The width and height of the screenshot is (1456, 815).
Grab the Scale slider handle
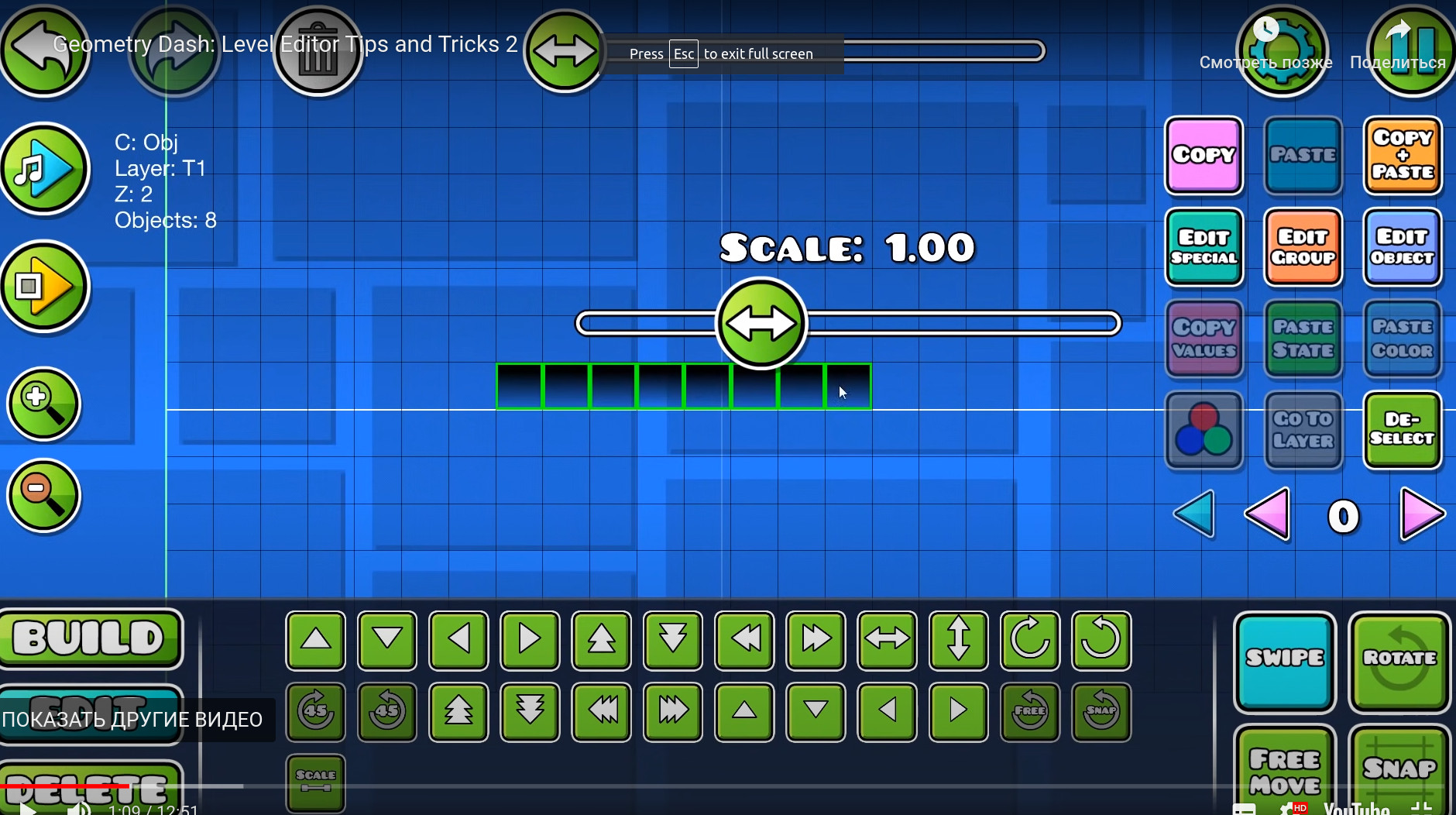coord(761,323)
